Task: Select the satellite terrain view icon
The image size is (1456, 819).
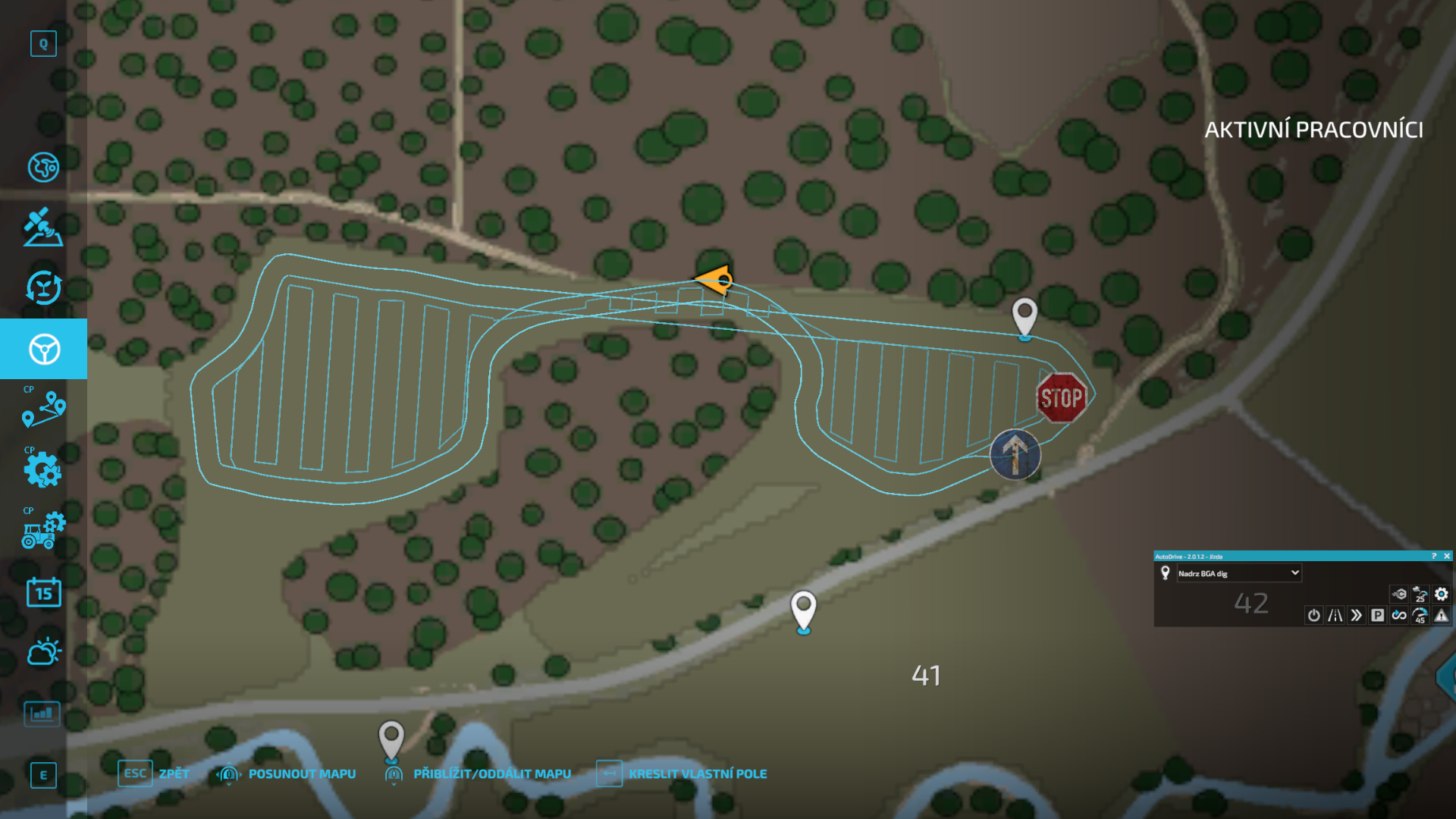Action: click(43, 228)
